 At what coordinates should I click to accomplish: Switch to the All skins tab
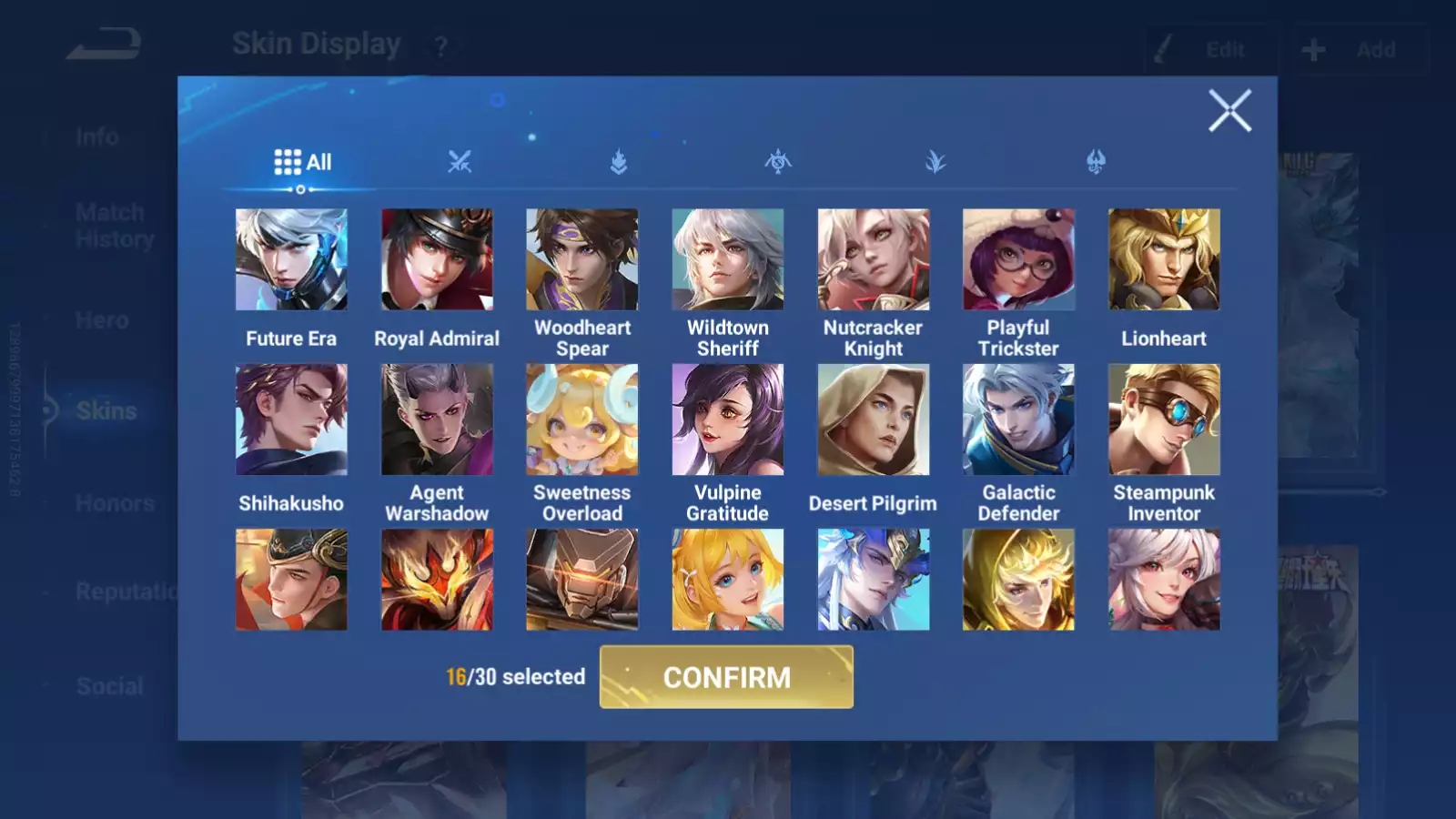pos(303,163)
